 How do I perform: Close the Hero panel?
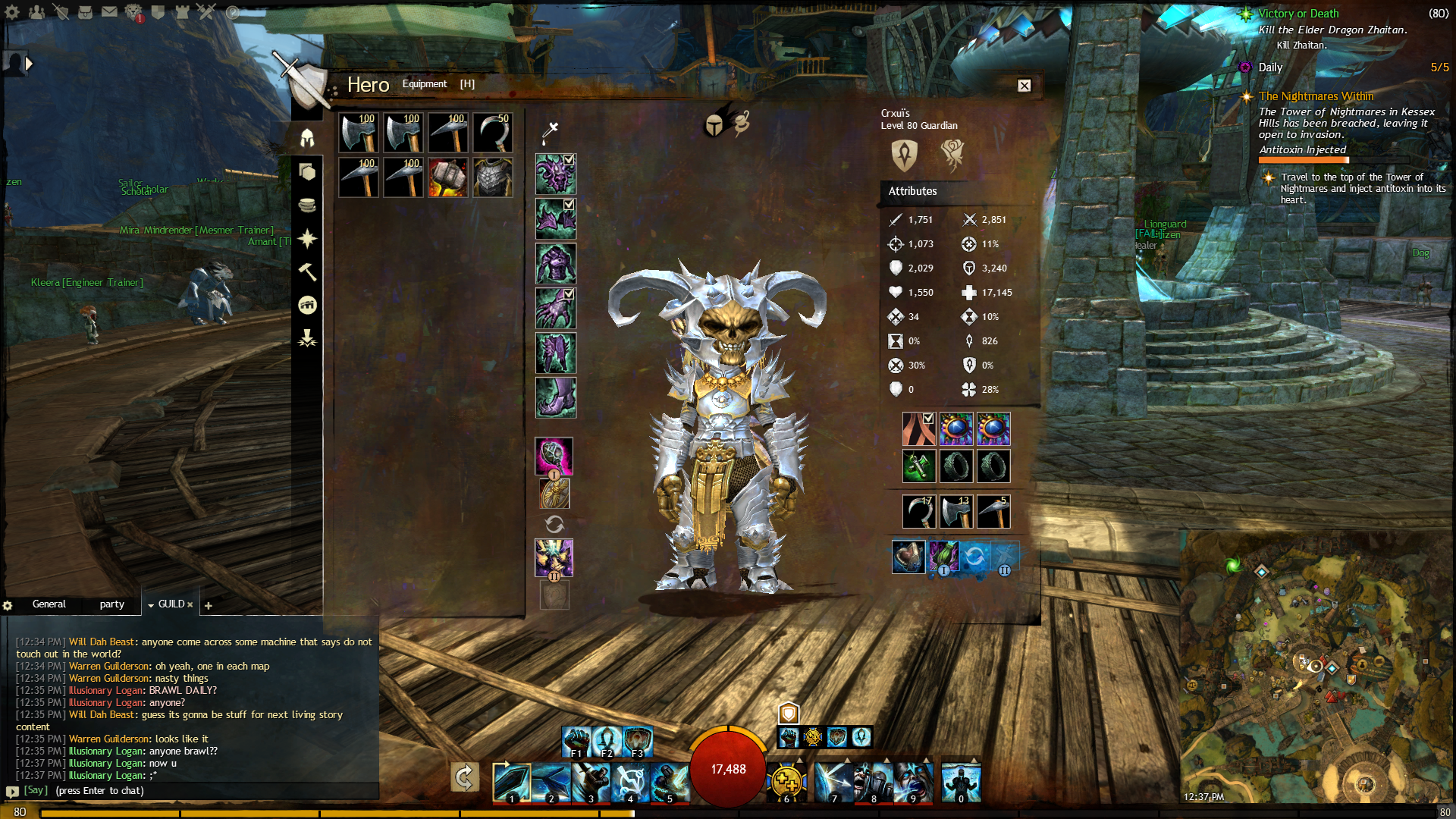click(1024, 86)
